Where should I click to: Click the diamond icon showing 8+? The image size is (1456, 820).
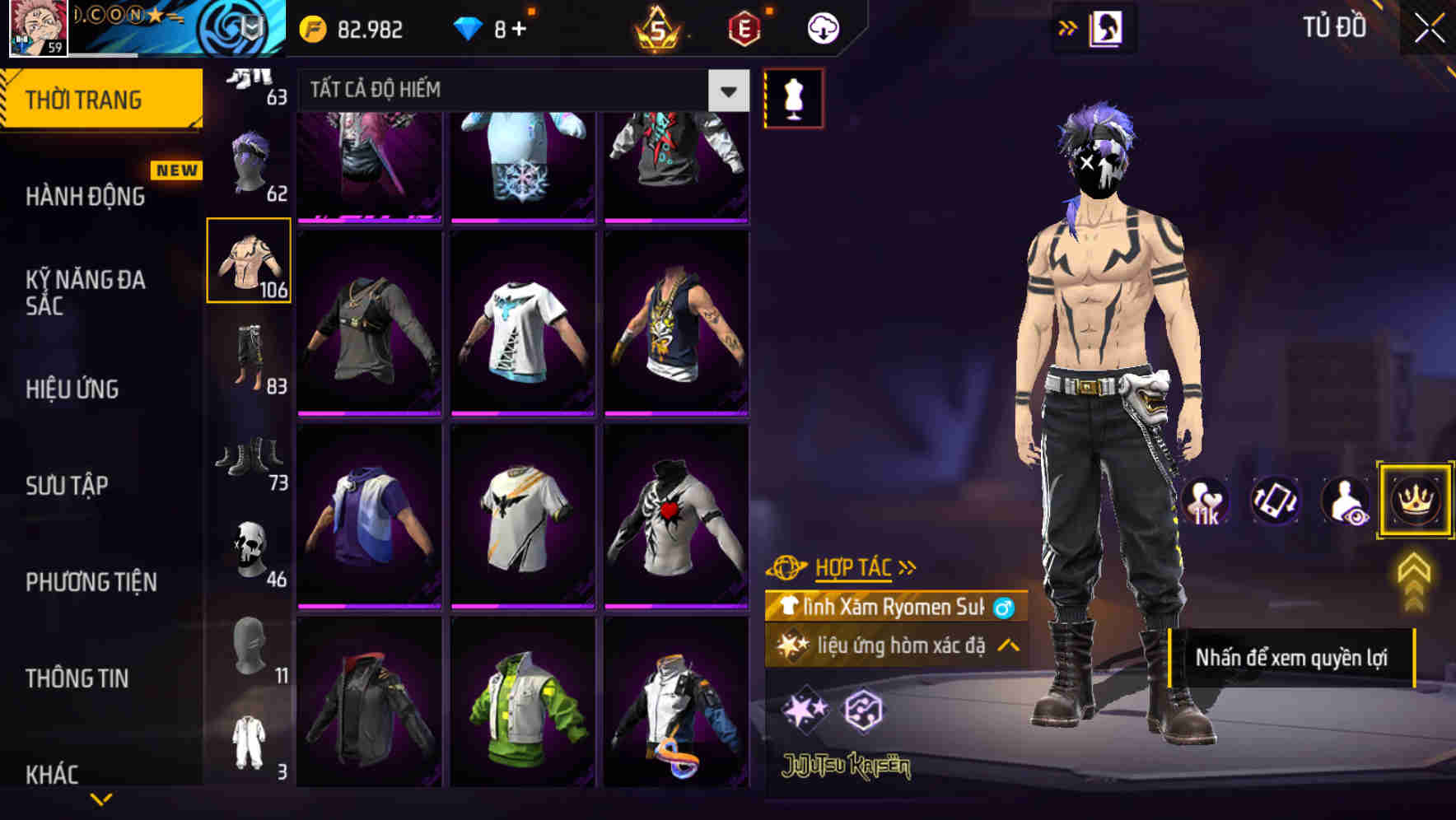coord(488,27)
